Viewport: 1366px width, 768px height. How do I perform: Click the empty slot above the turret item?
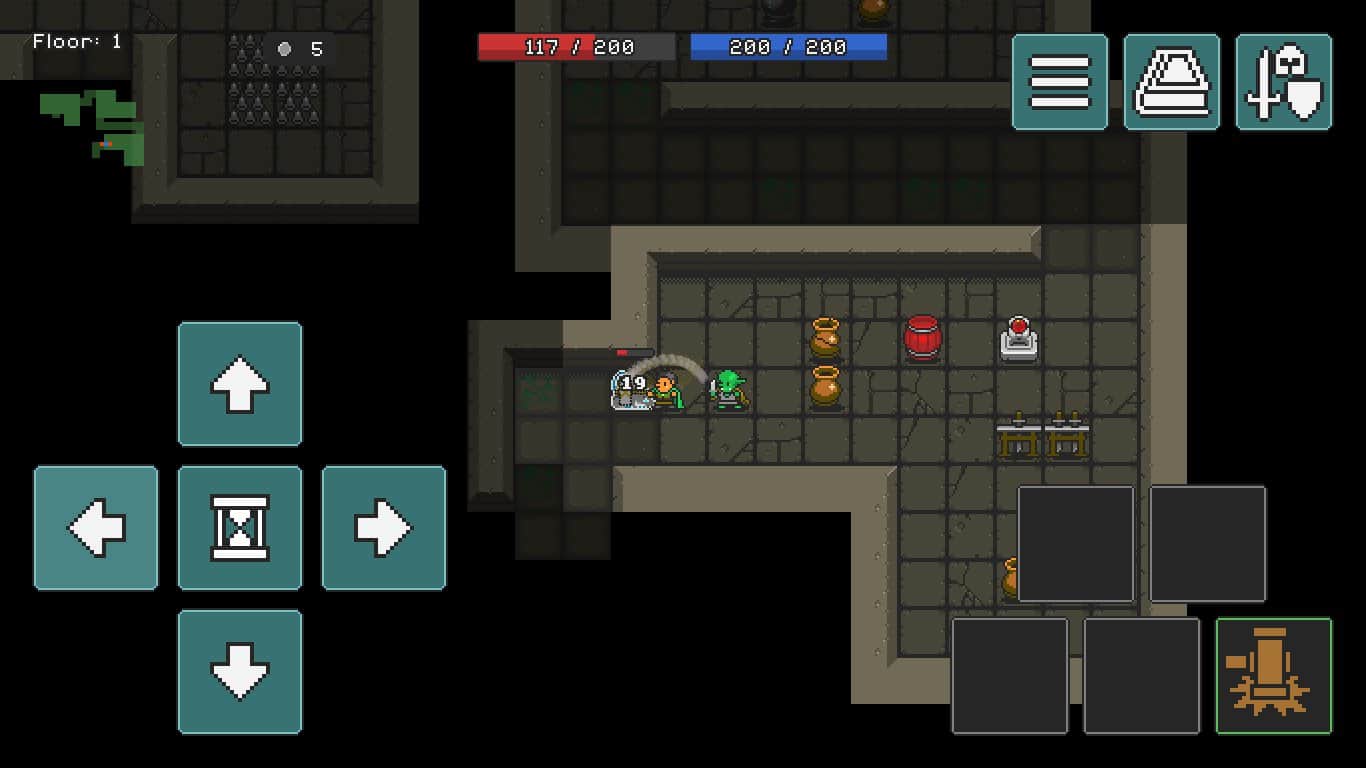click(1207, 545)
